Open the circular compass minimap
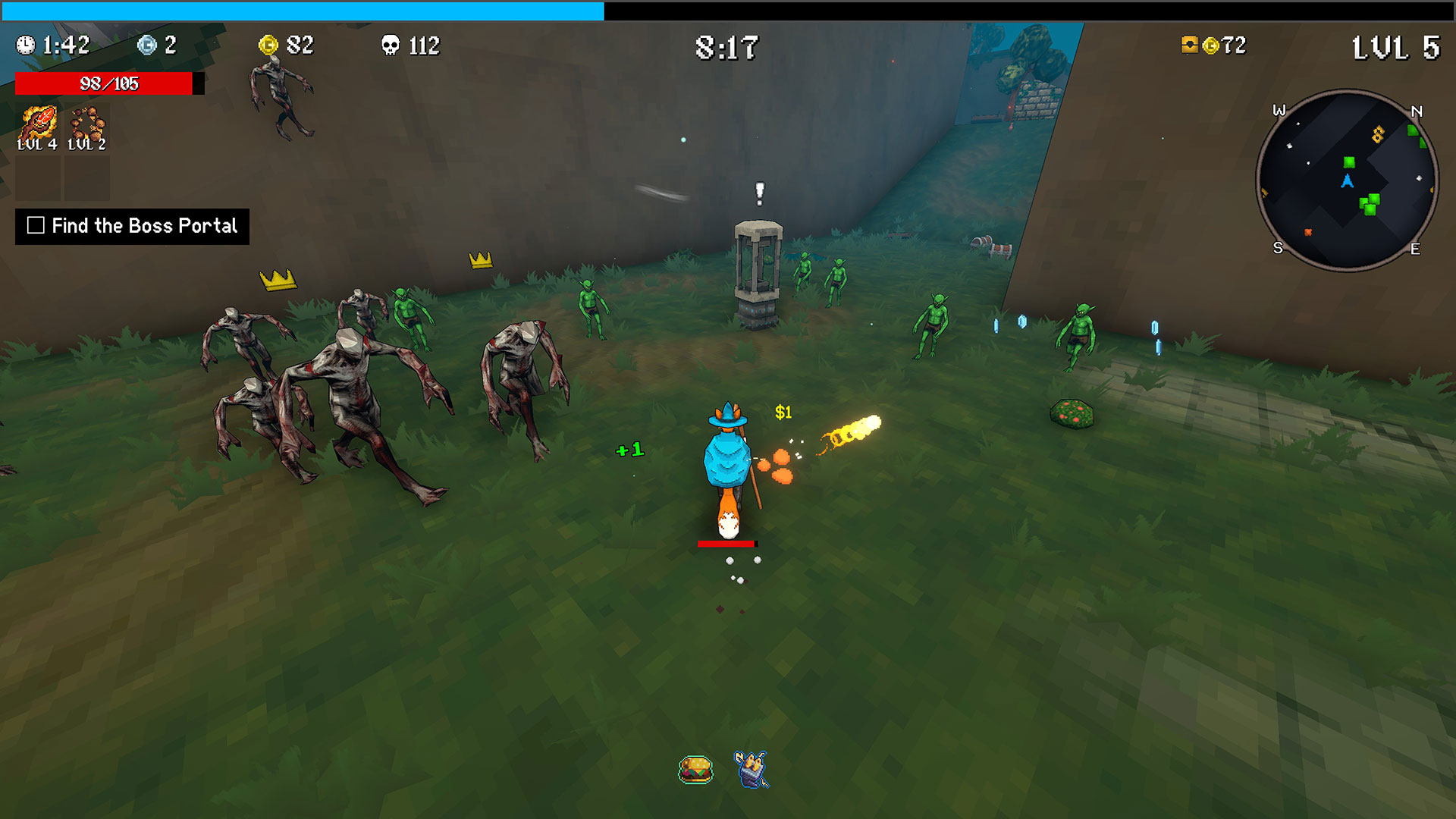 (x=1347, y=180)
